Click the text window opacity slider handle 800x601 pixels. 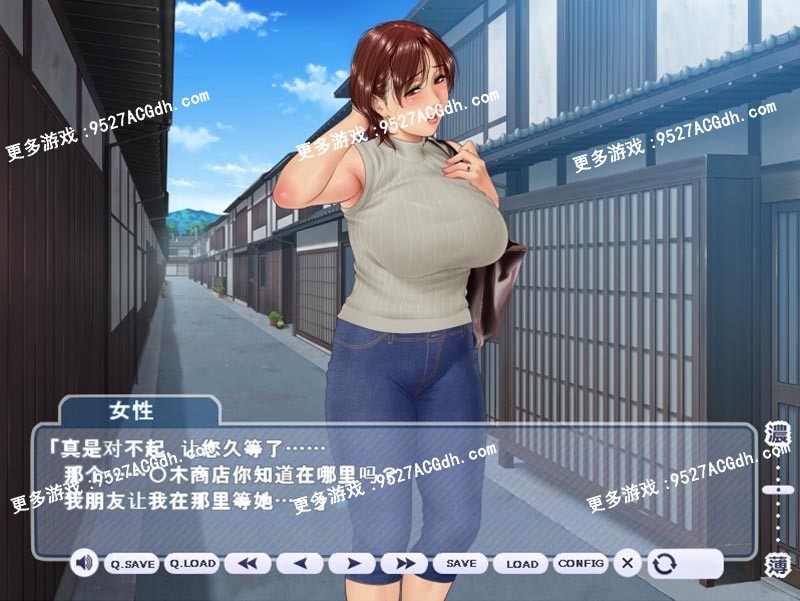[x=777, y=490]
